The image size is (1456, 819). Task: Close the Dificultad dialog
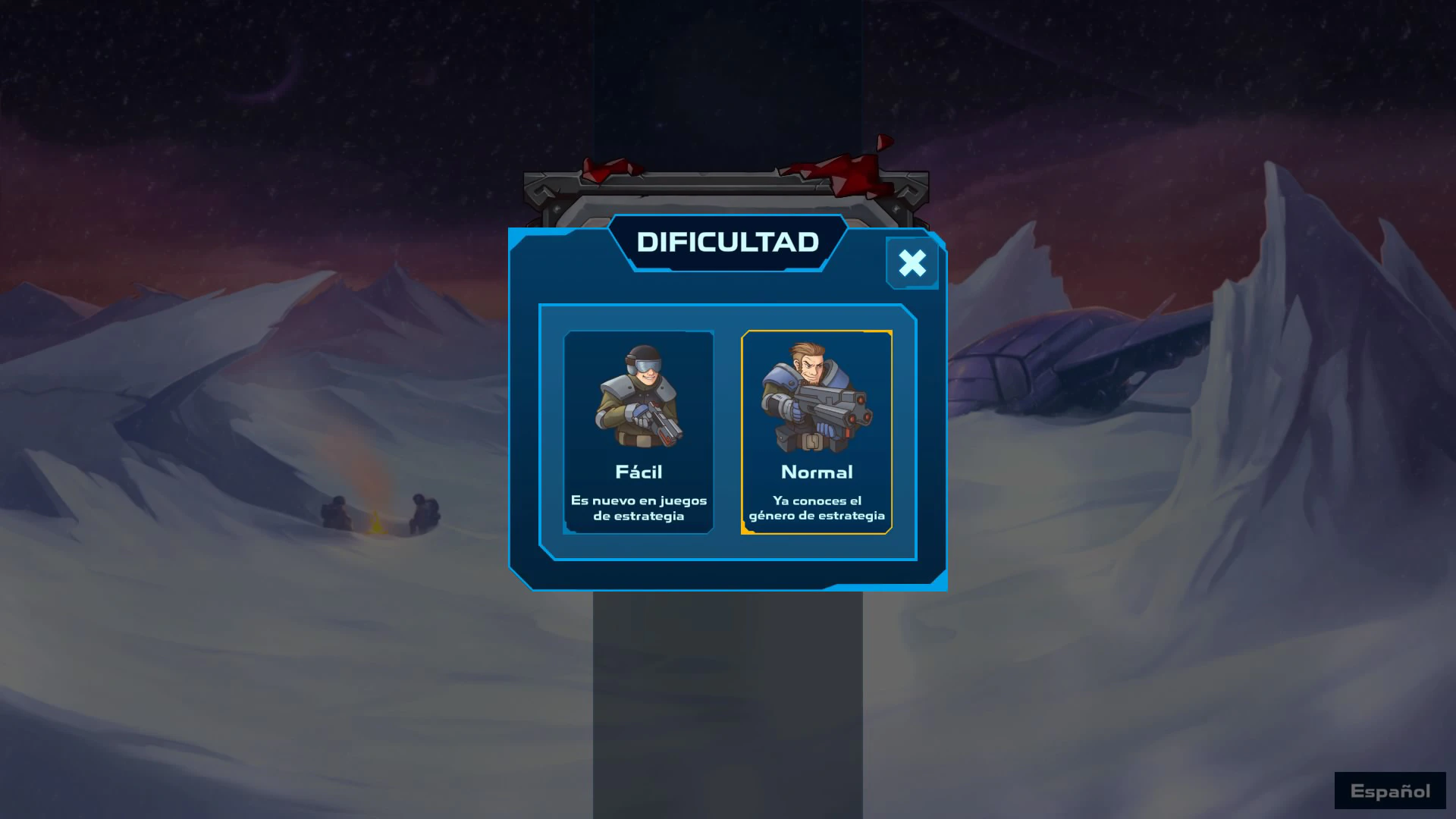[x=912, y=263]
